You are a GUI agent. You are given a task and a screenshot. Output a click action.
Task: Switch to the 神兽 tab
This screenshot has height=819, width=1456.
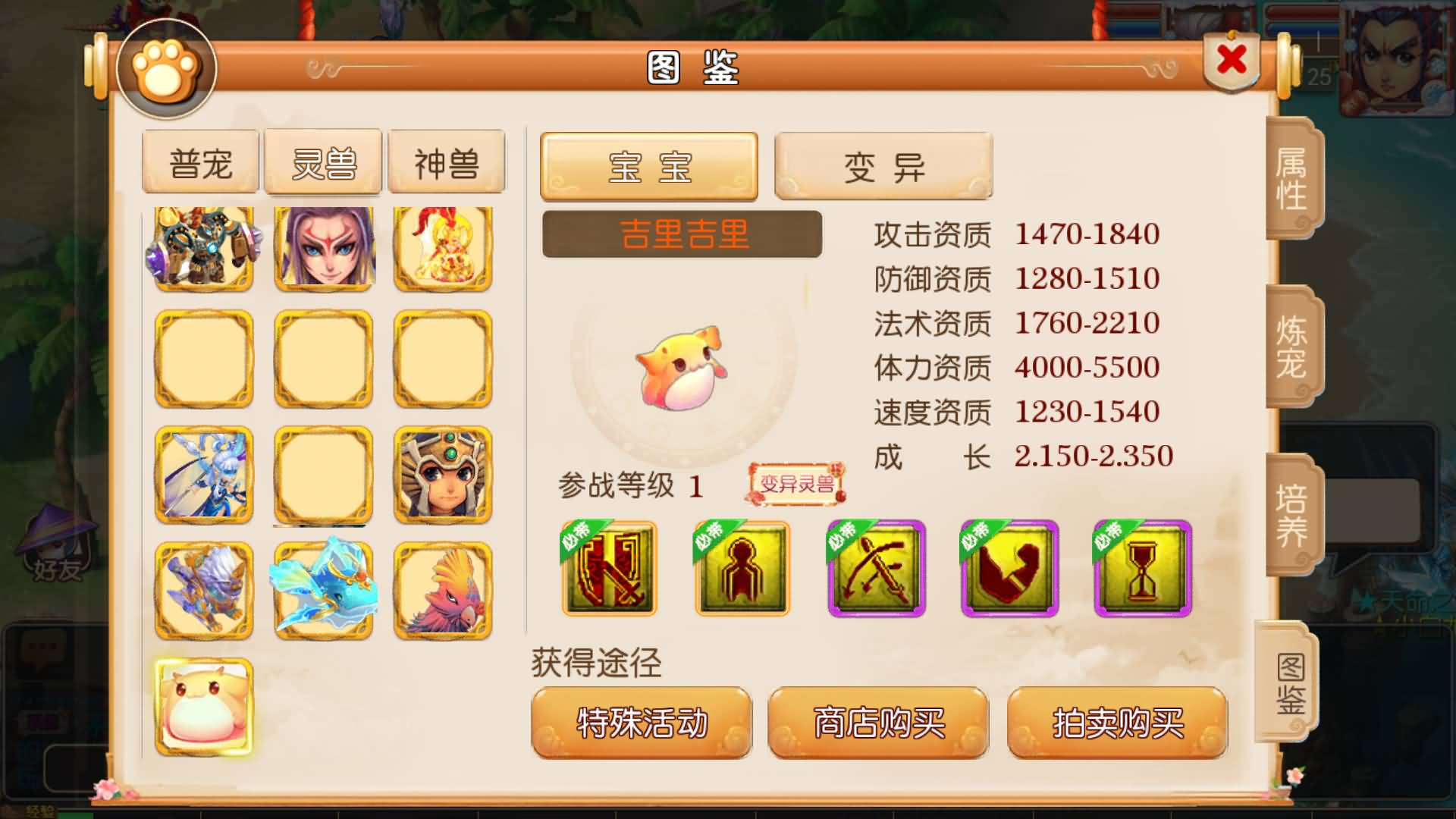point(446,161)
